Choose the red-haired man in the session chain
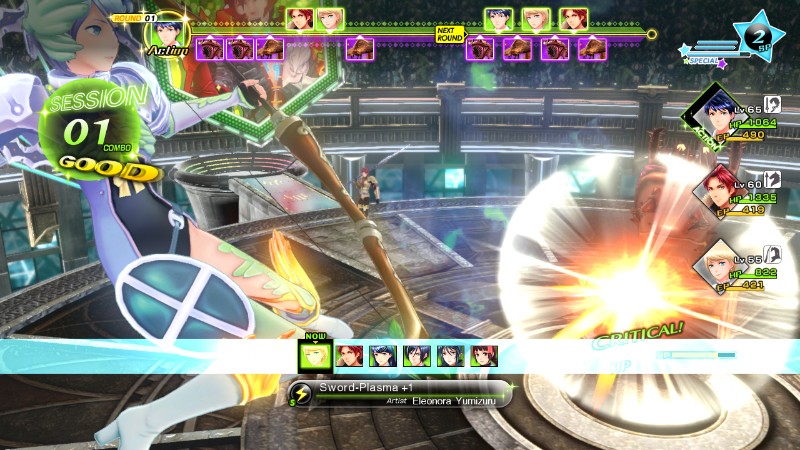 click(x=350, y=355)
